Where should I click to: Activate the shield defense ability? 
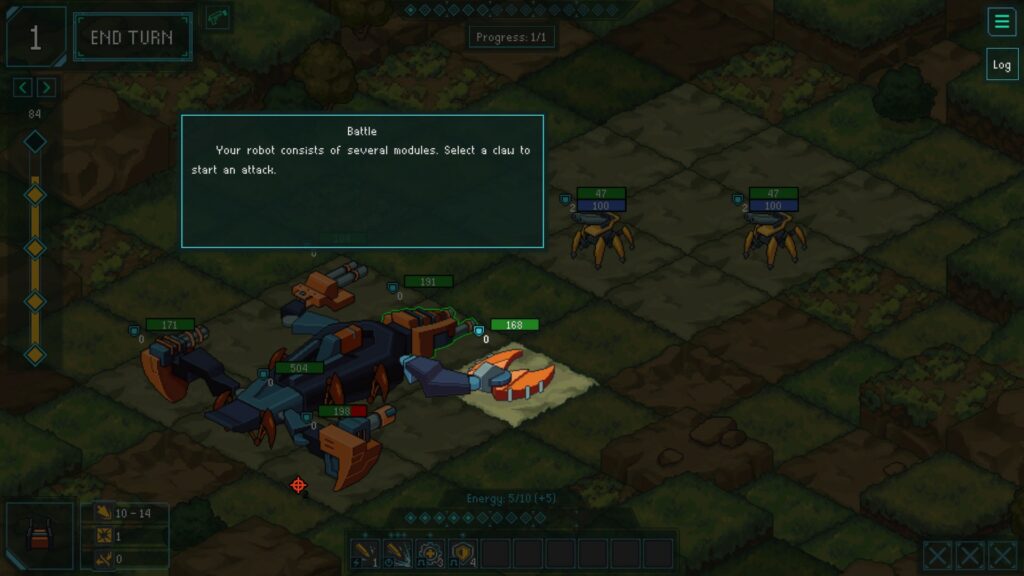click(x=463, y=554)
